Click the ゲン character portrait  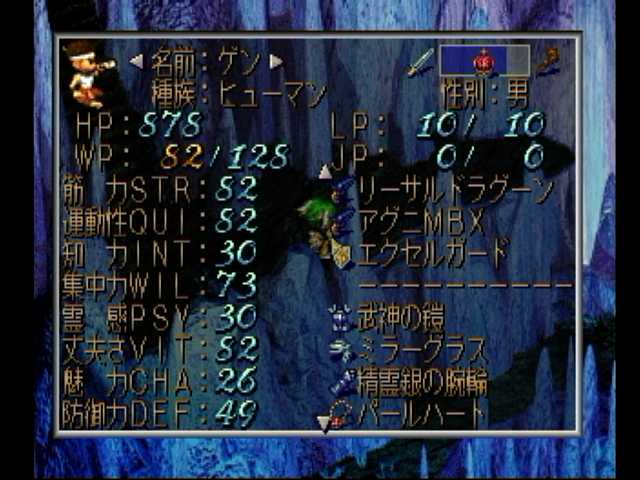(x=89, y=74)
